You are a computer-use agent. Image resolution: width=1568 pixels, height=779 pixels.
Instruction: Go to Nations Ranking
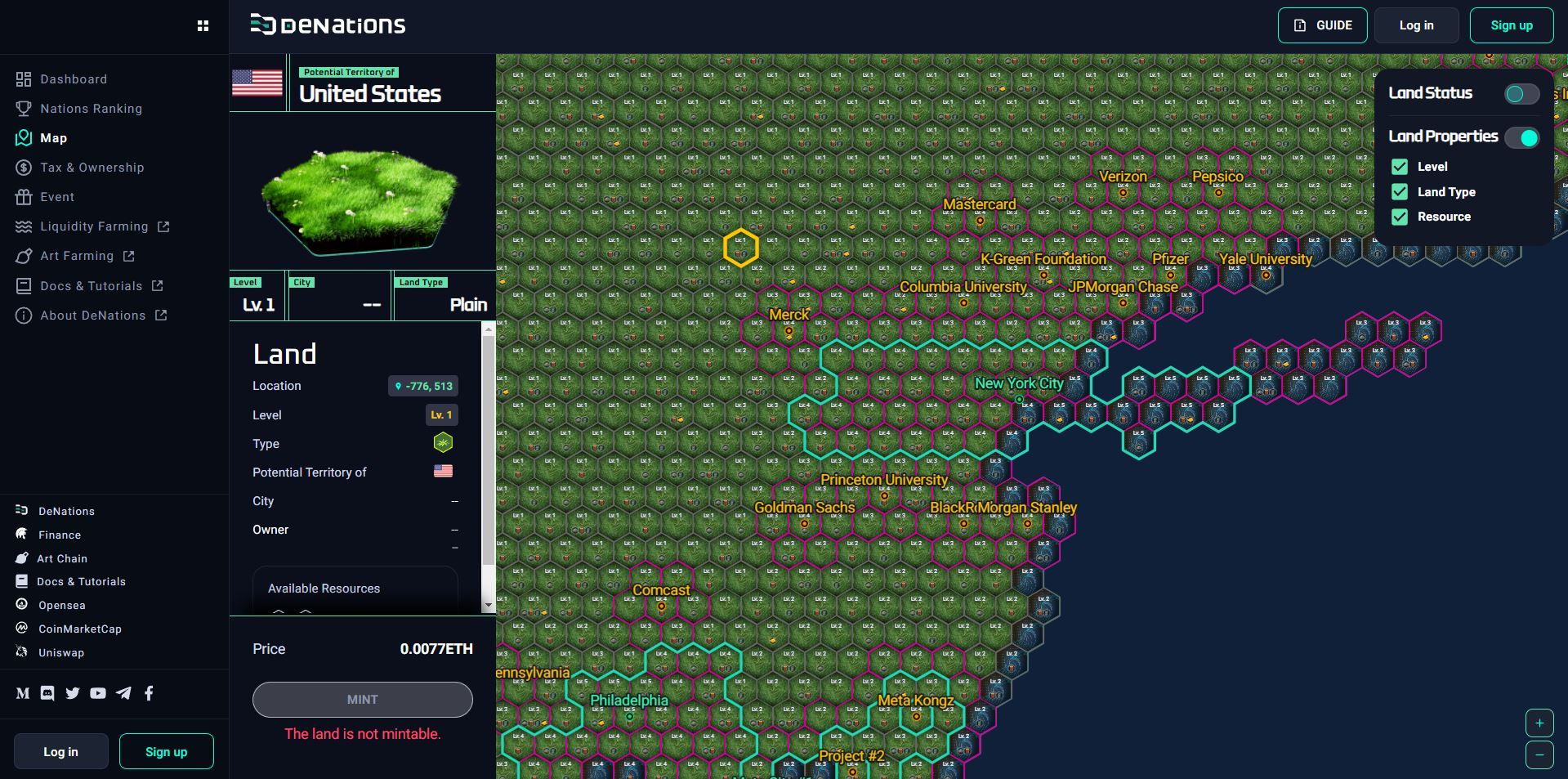[91, 109]
